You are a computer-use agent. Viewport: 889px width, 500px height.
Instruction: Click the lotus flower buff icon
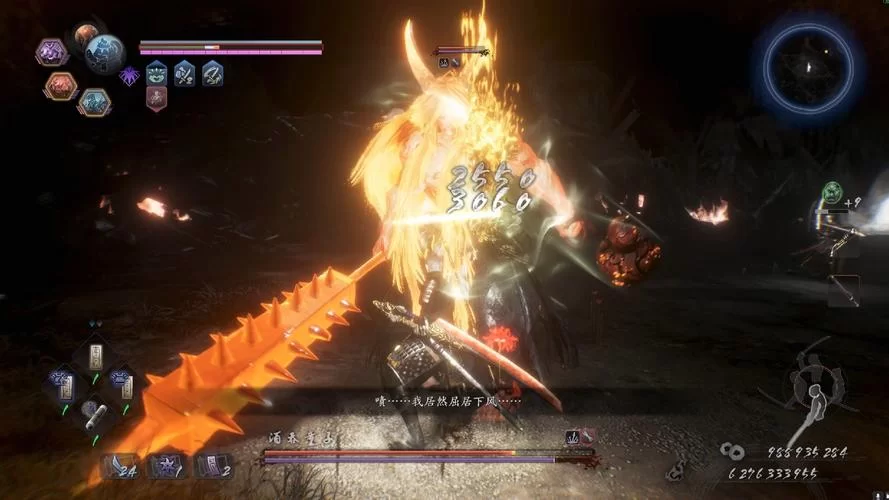[157, 73]
